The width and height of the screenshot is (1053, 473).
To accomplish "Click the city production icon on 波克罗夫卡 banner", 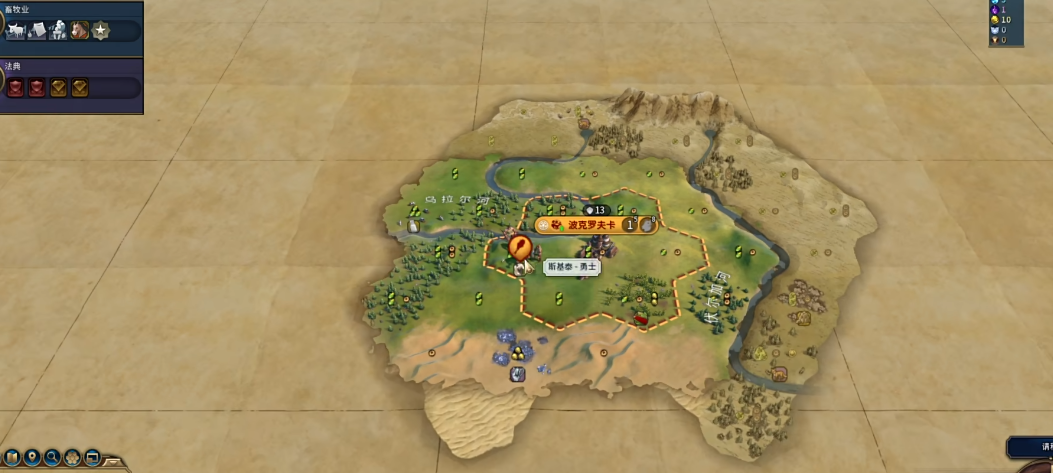I will [647, 225].
